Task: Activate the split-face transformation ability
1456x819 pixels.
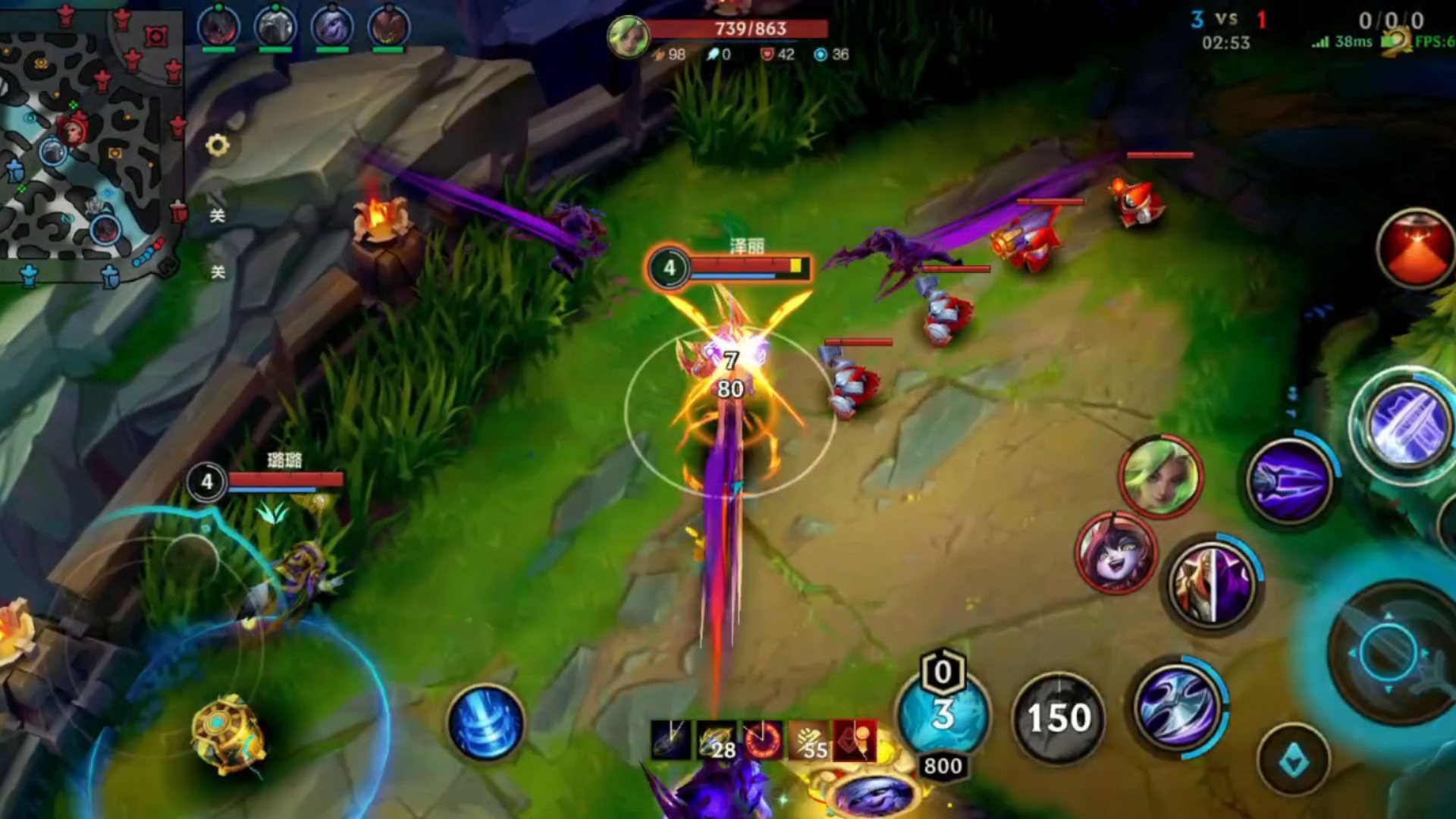Action: [x=1211, y=584]
